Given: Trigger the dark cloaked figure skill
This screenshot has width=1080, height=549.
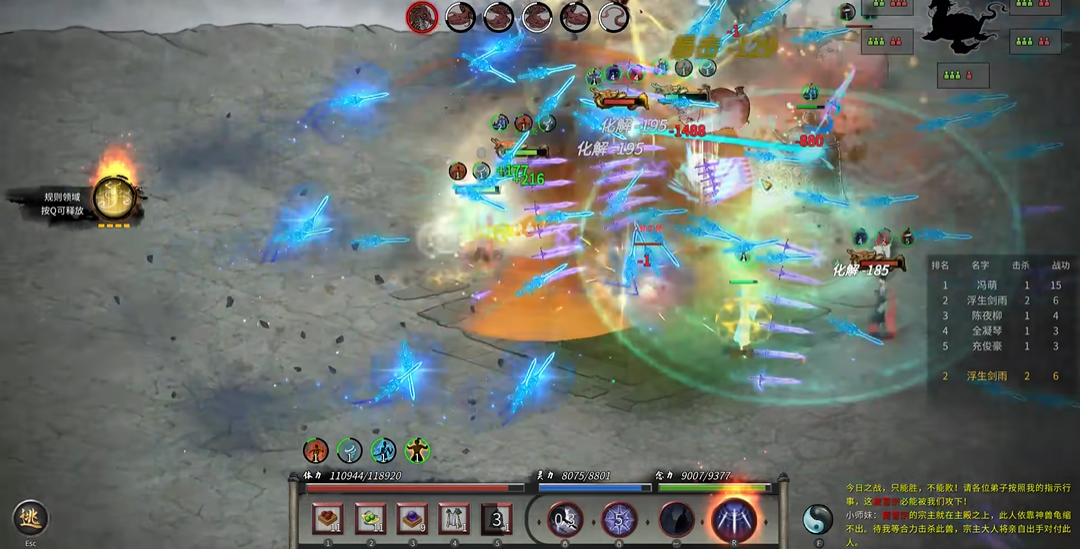Looking at the screenshot, I should tap(676, 519).
